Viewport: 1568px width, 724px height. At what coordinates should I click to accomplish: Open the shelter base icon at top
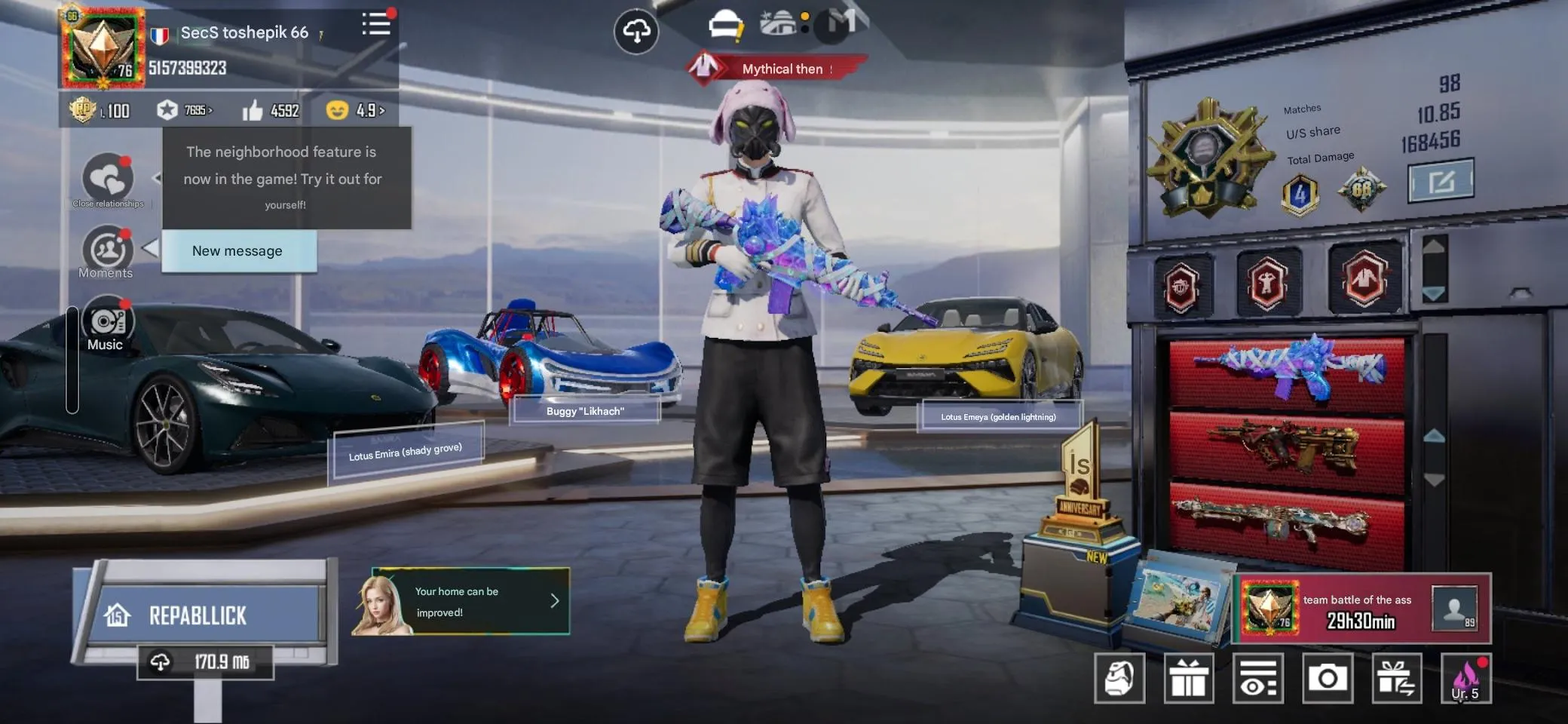[781, 23]
